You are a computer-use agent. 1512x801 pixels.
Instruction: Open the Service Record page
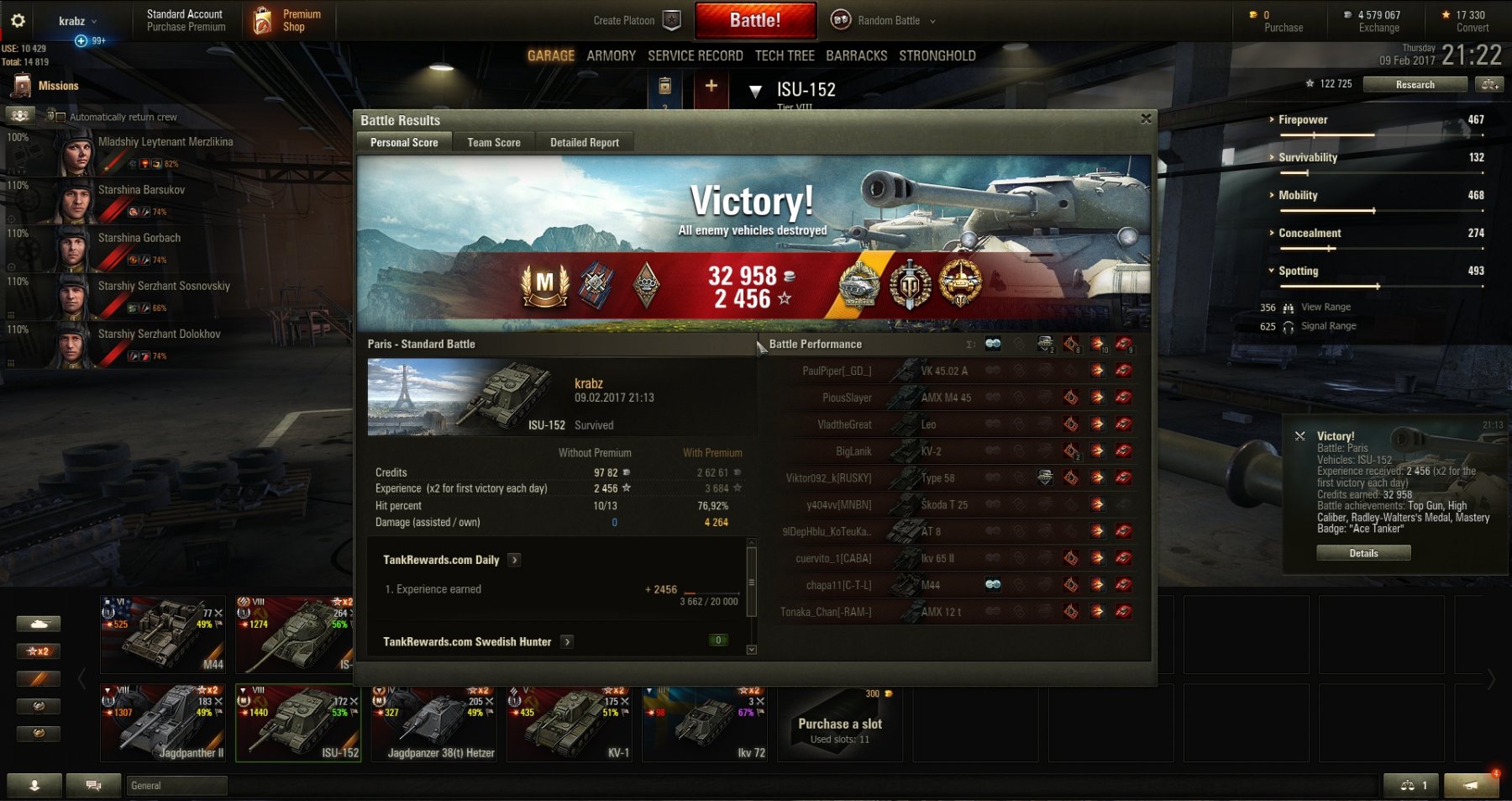(x=695, y=55)
